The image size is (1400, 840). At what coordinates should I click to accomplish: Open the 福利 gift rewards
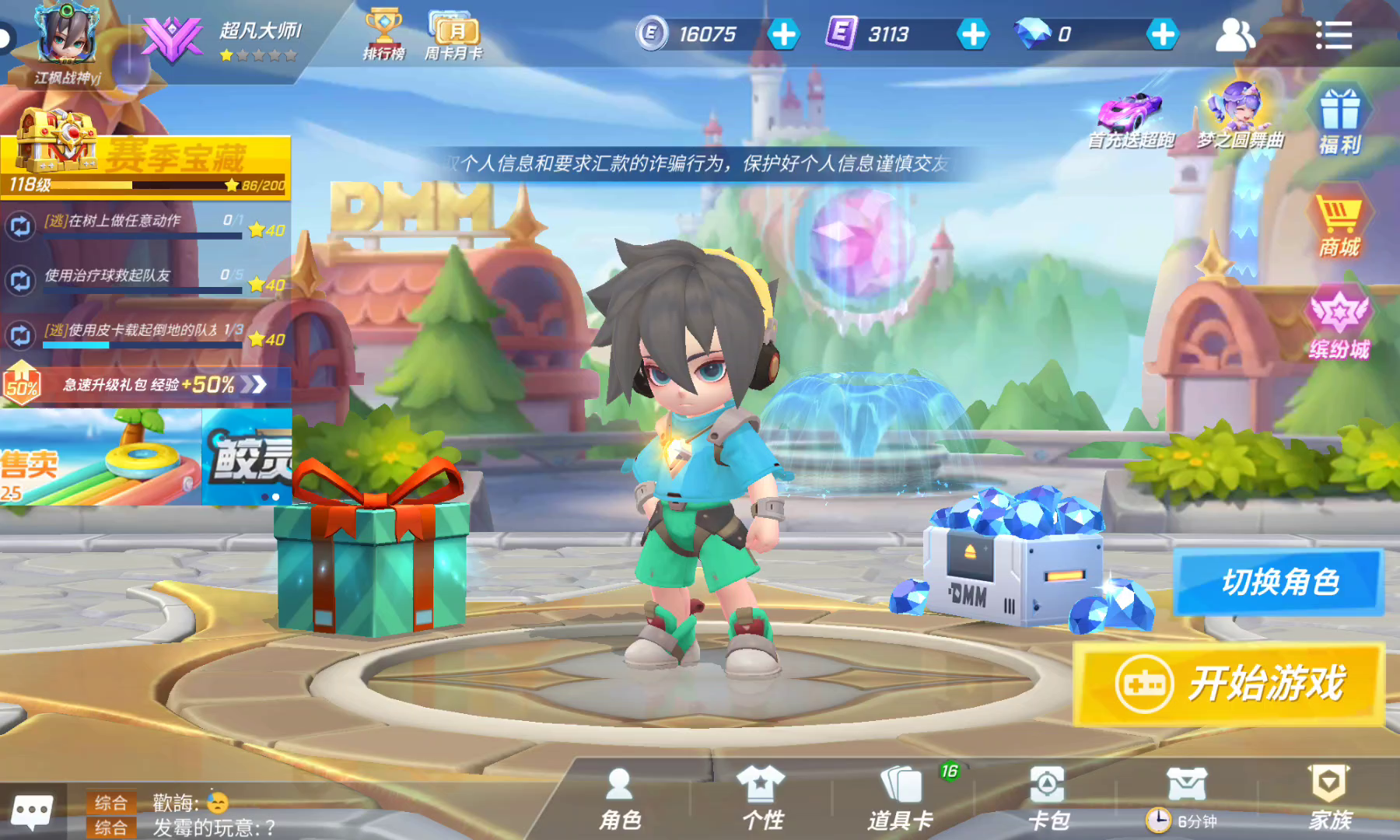pos(1339,121)
